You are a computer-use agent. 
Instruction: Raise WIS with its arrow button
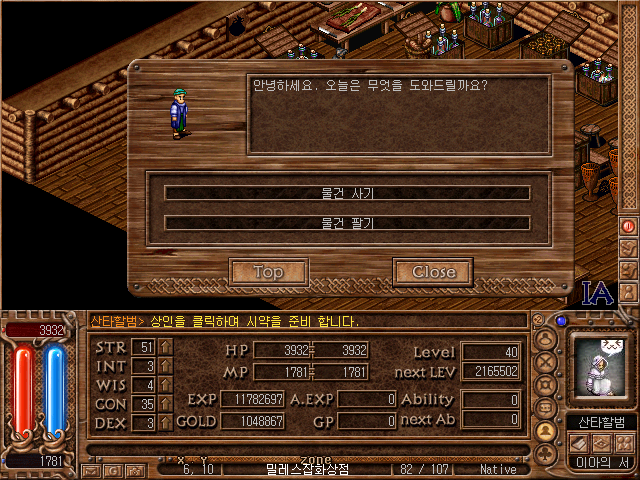[166, 385]
